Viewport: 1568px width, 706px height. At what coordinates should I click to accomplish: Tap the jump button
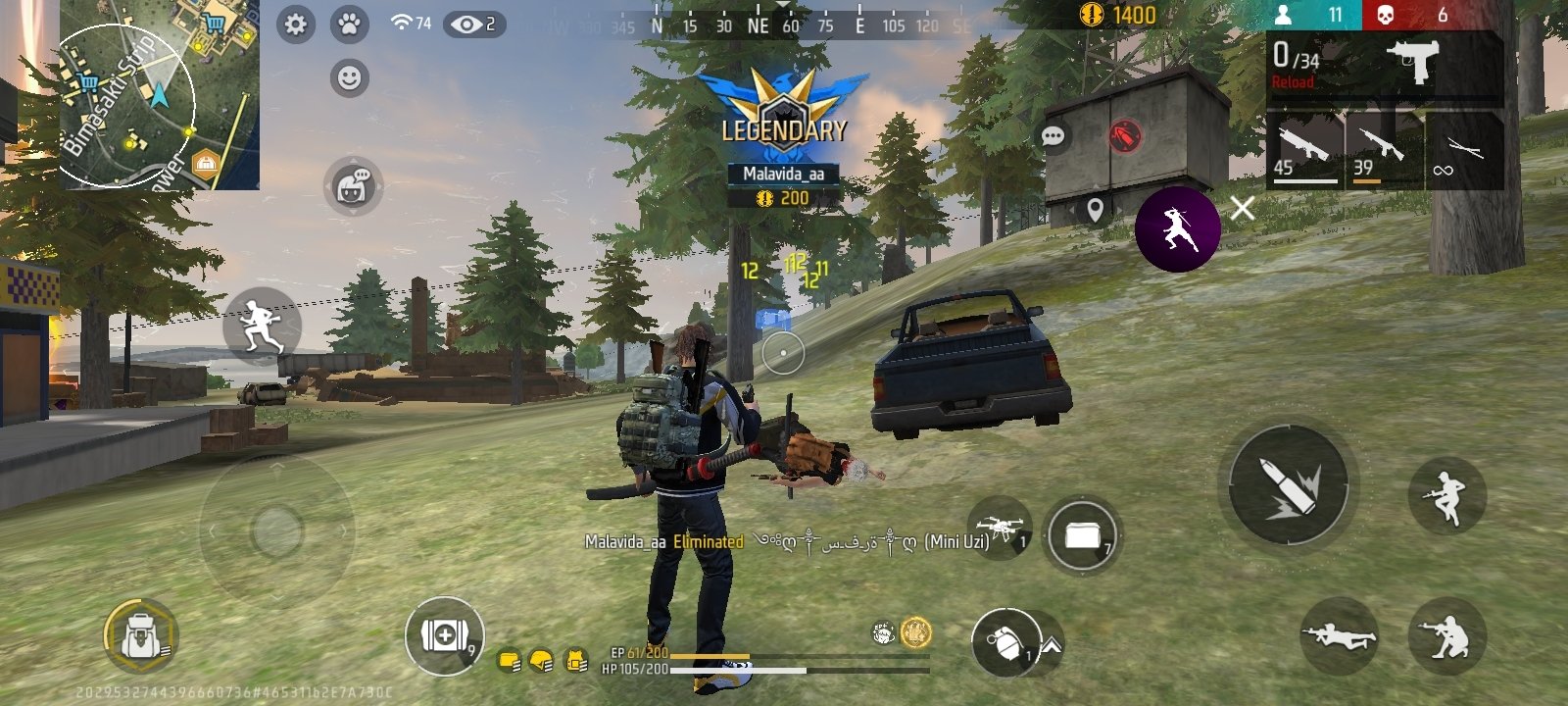[1446, 495]
